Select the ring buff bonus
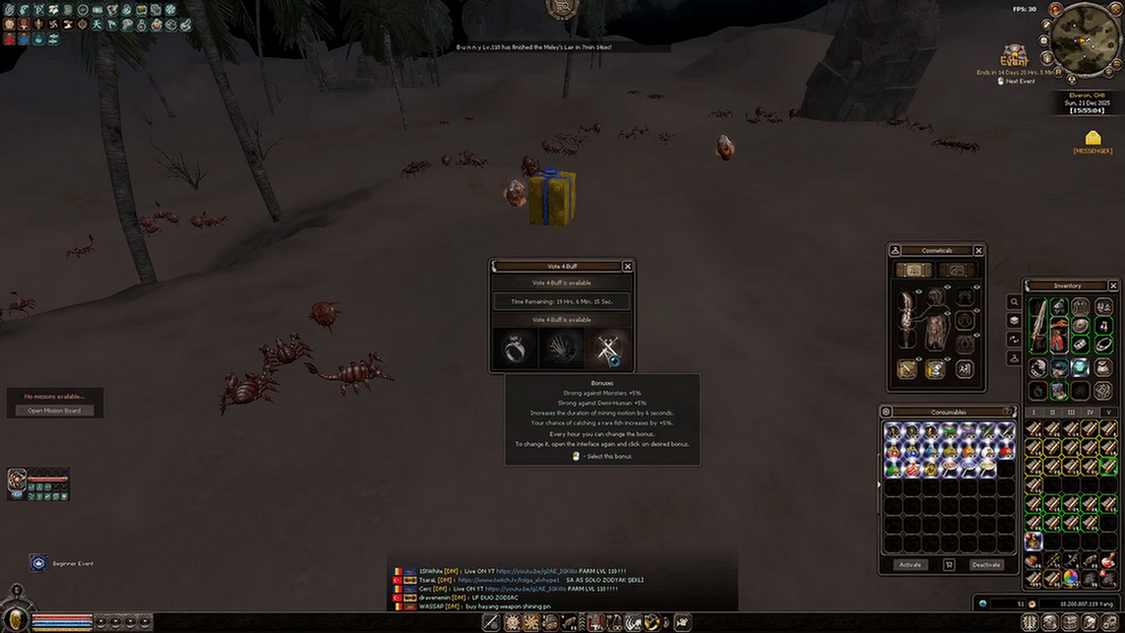The height and width of the screenshot is (633, 1125). point(516,348)
